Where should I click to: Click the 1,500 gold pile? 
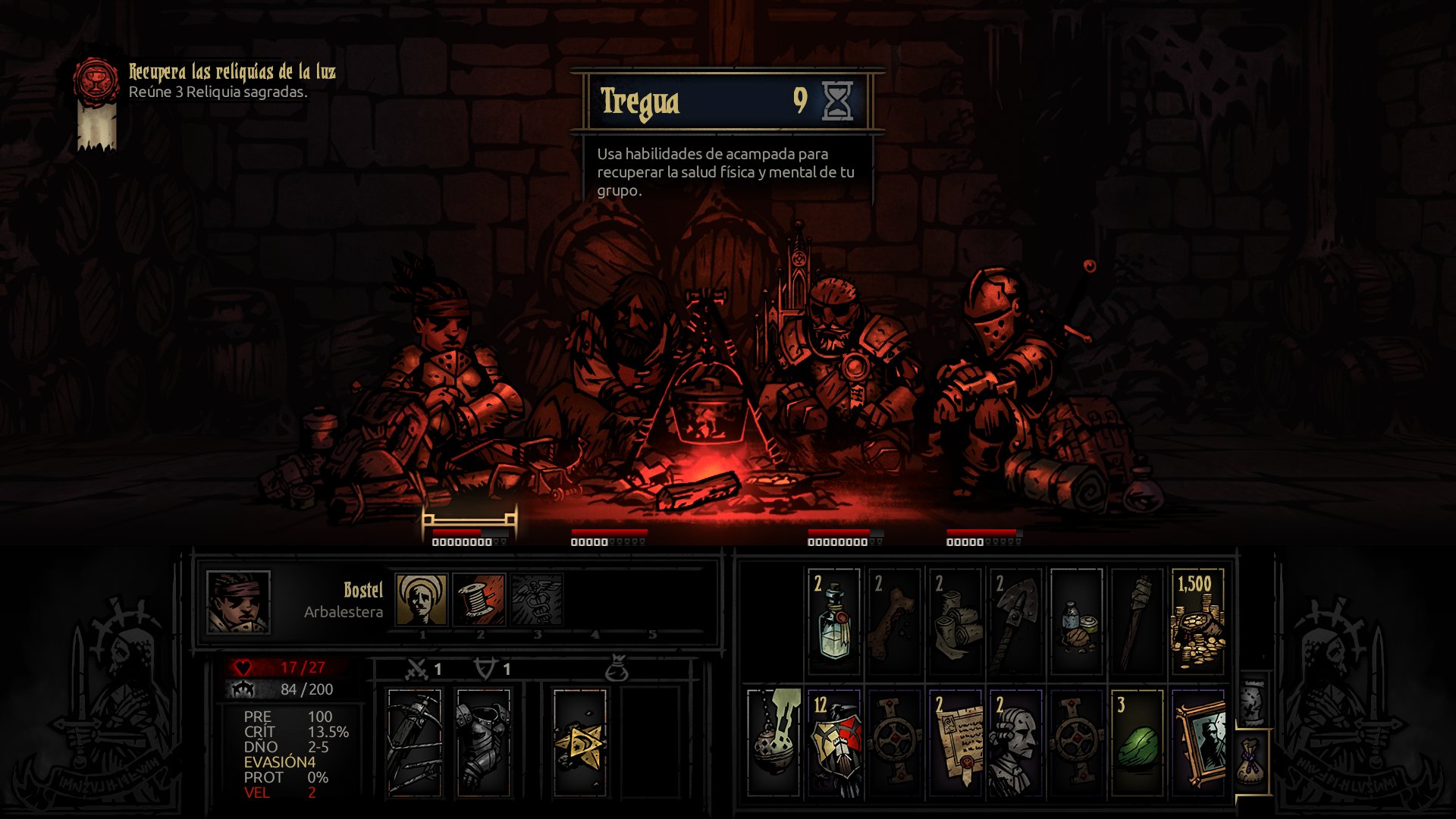click(x=1197, y=621)
